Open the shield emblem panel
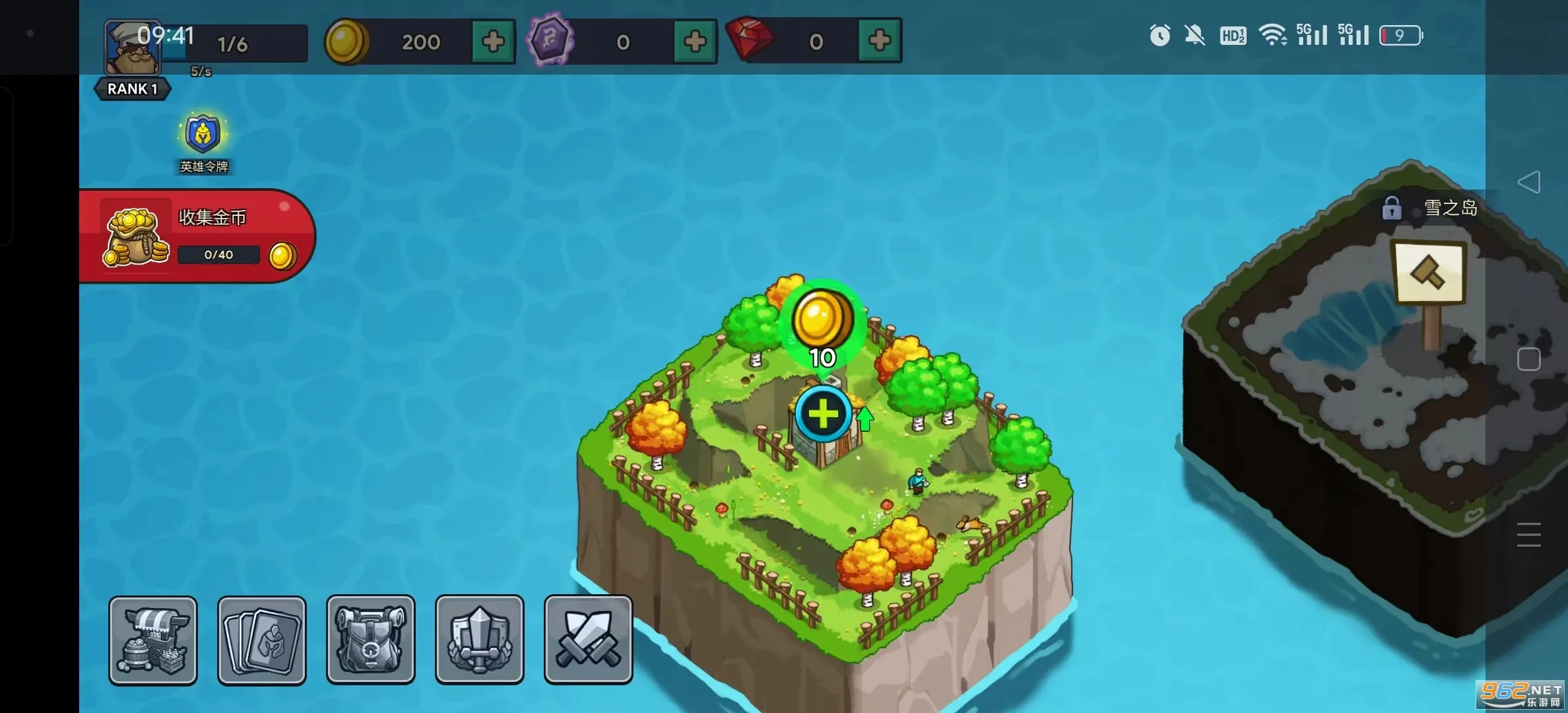Image resolution: width=1568 pixels, height=713 pixels. (x=479, y=639)
